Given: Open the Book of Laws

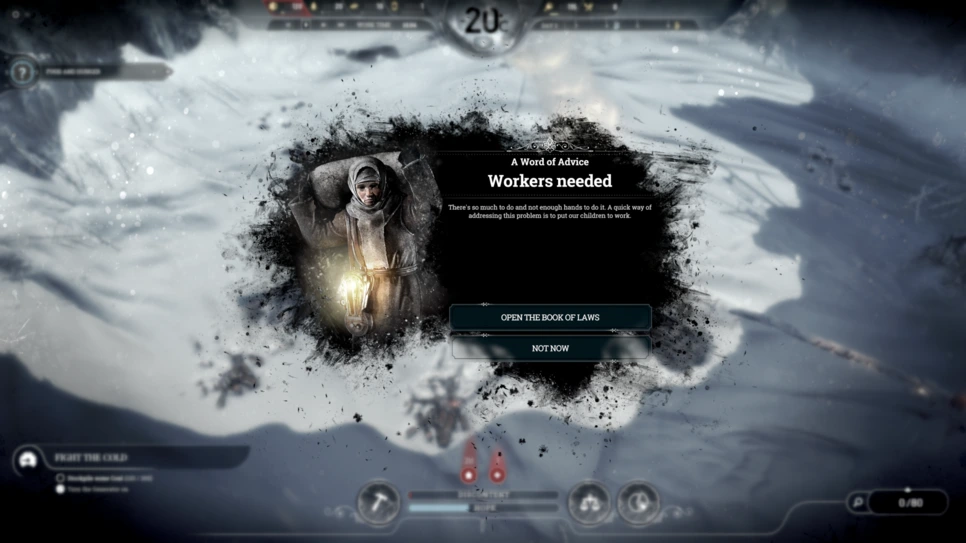Looking at the screenshot, I should pos(550,317).
